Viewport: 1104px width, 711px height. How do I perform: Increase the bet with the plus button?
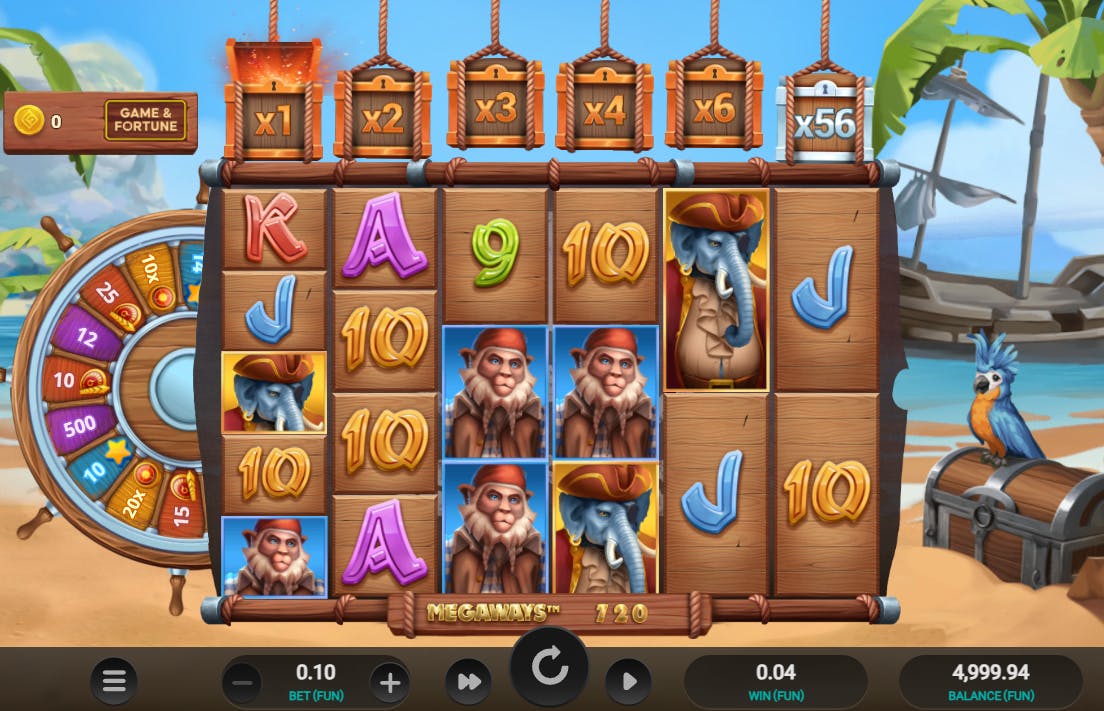[x=390, y=684]
